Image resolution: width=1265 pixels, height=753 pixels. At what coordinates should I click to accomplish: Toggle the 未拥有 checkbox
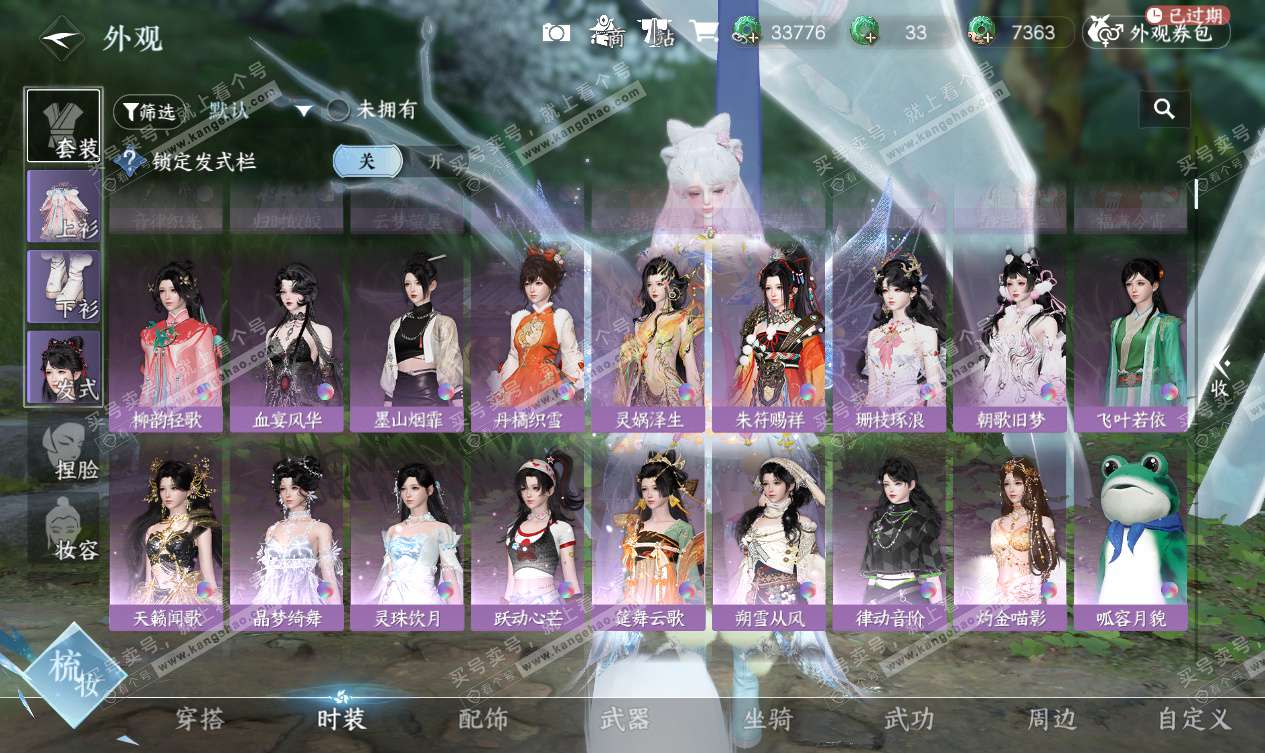click(x=340, y=110)
